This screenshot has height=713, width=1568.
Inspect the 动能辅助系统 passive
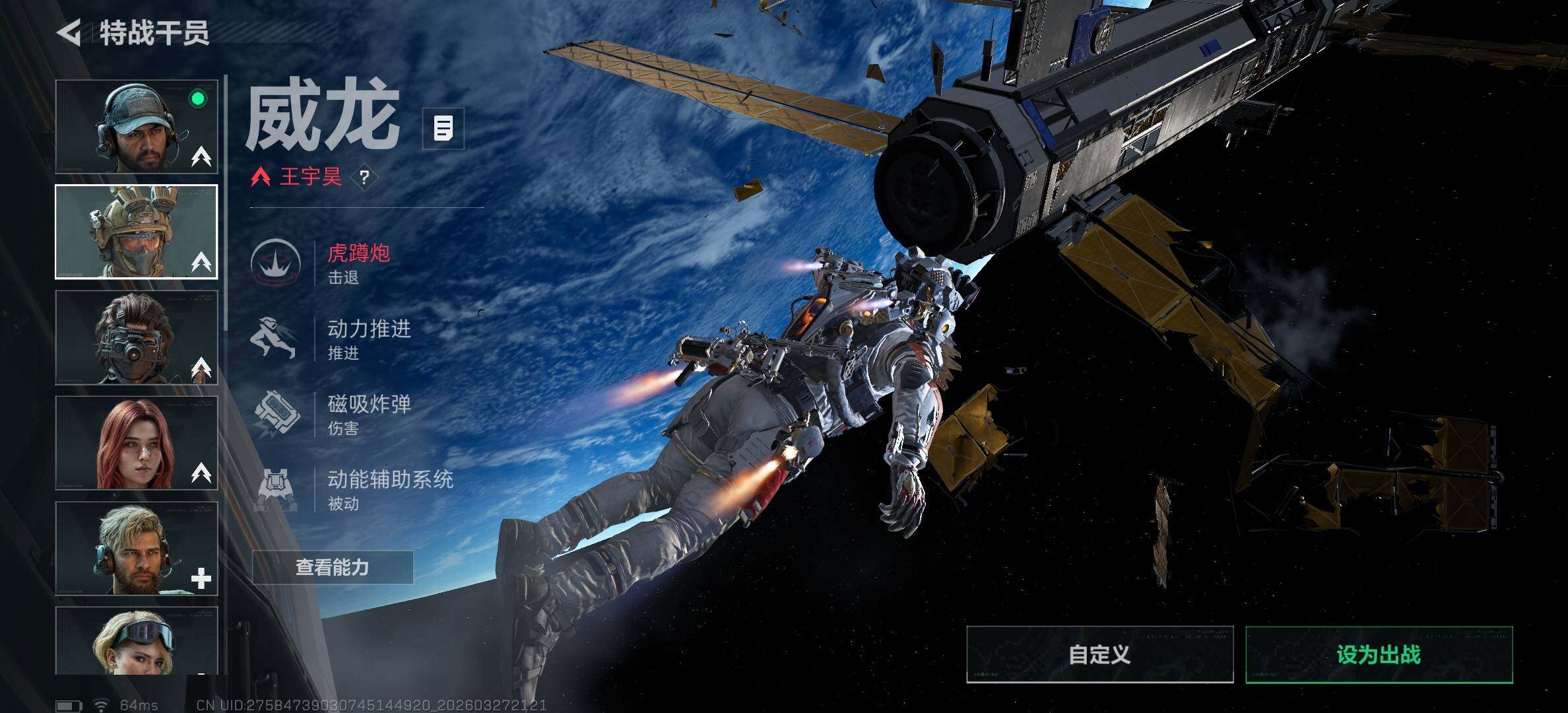389,489
